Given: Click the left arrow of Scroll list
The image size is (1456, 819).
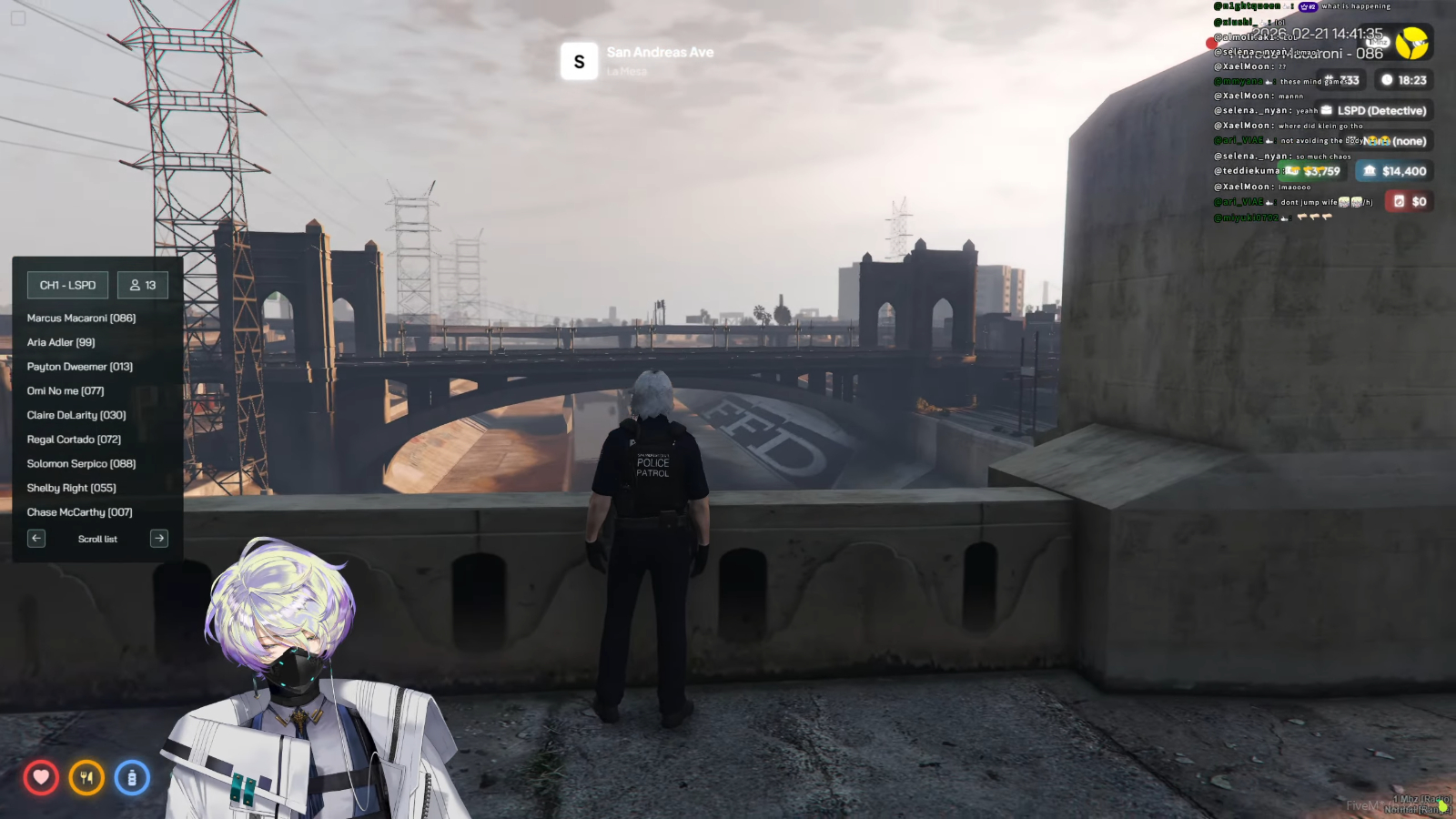Looking at the screenshot, I should pos(36,539).
